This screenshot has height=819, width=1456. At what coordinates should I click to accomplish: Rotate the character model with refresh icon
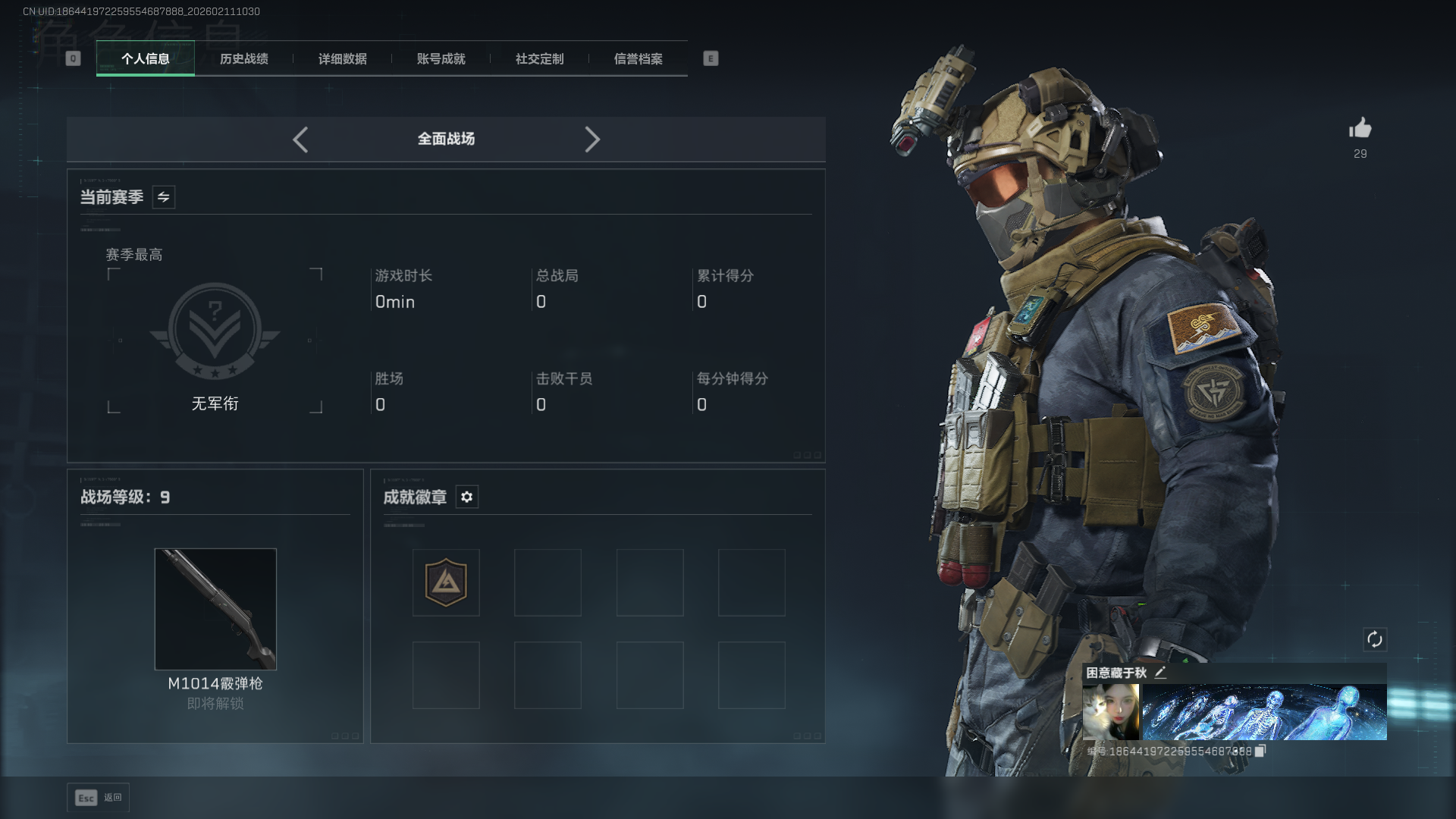click(x=1374, y=639)
